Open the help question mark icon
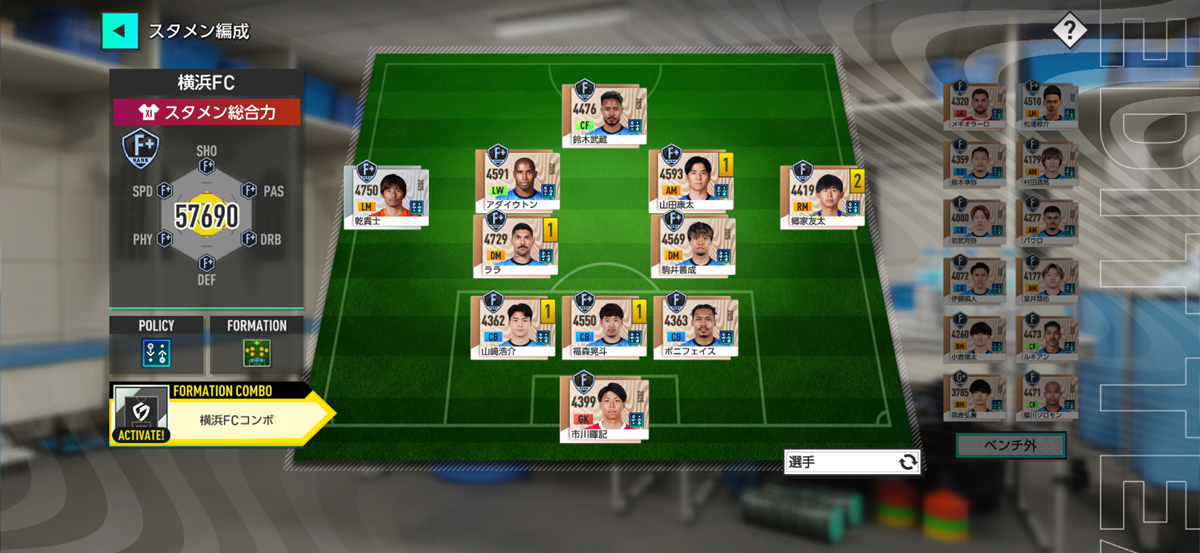The height and width of the screenshot is (553, 1200). tap(1069, 30)
